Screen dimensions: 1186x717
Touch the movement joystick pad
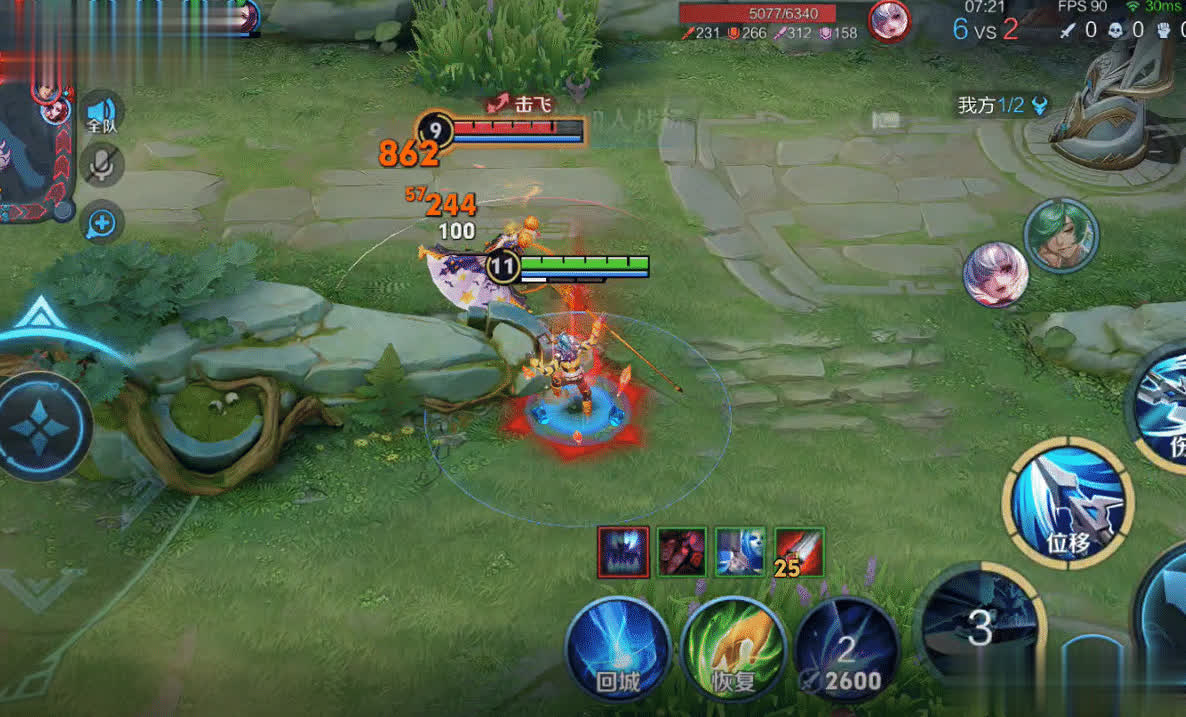42,427
